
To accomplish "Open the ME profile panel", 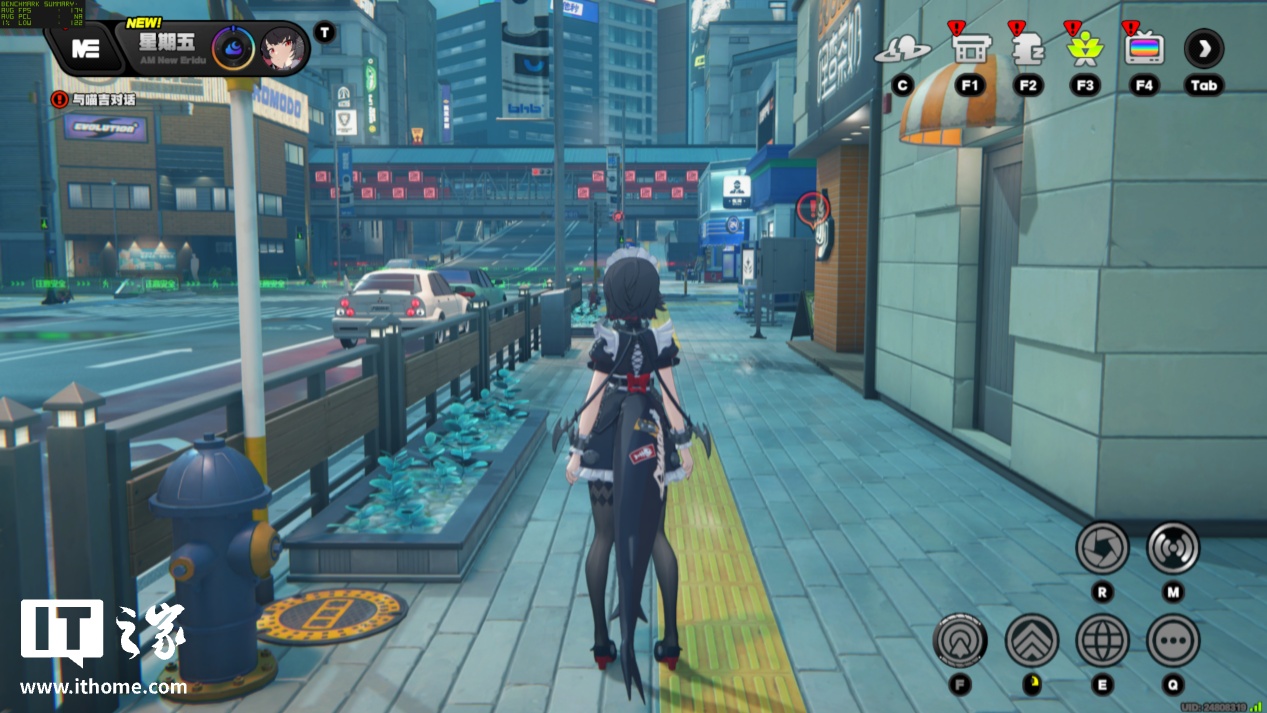I will [x=84, y=49].
